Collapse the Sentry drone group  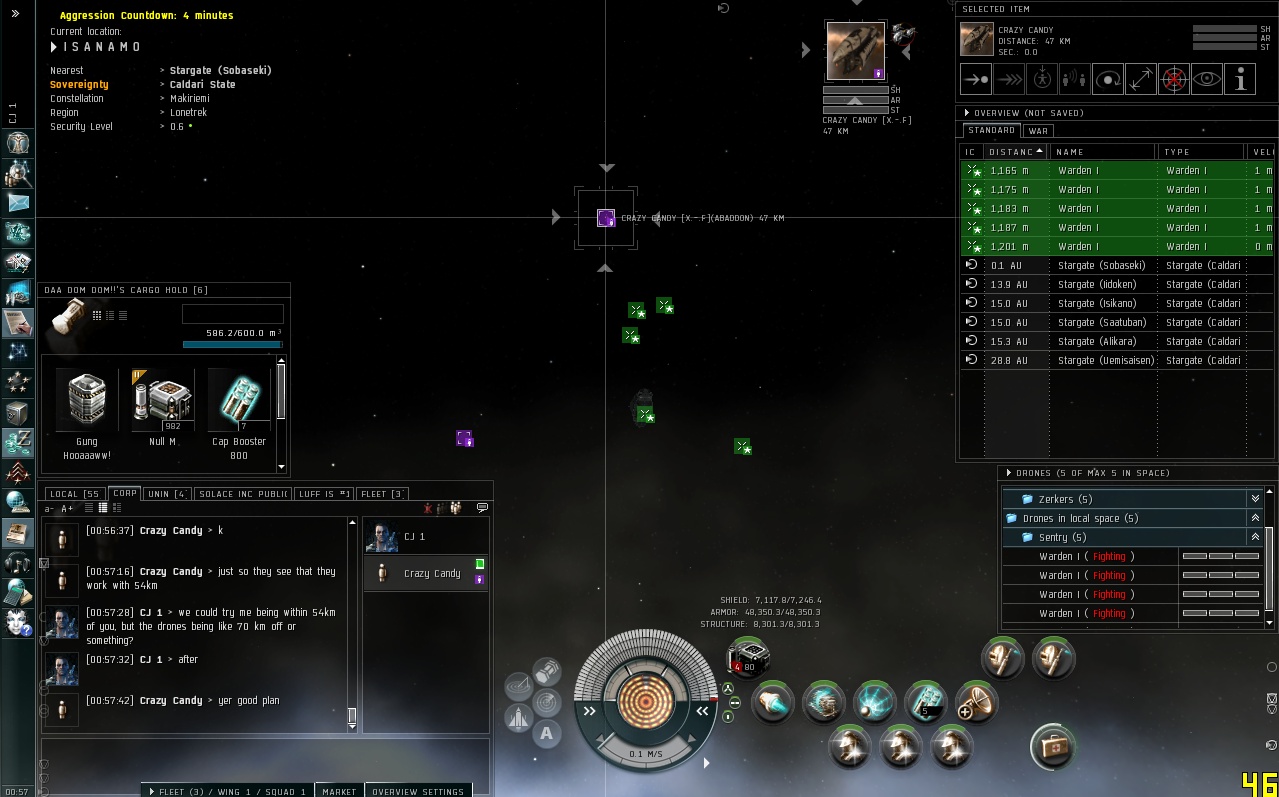click(1255, 537)
